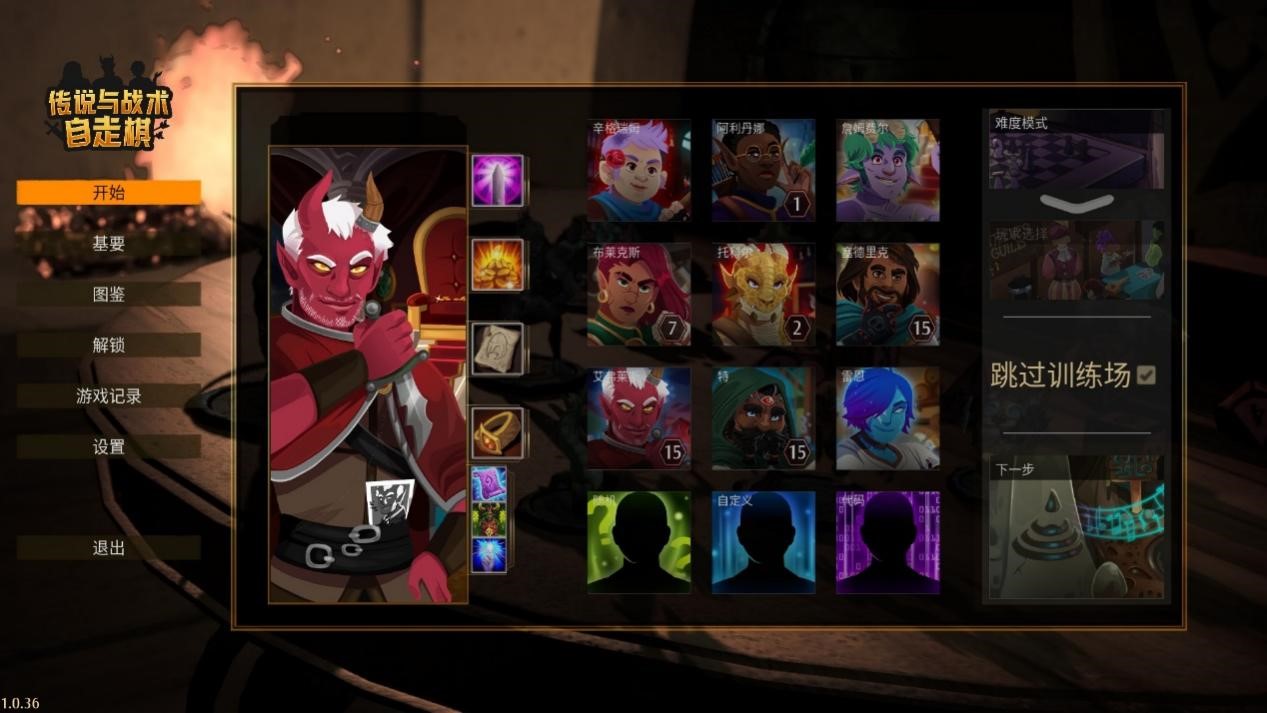Choose the 自定义 (Custom) hero silhouette
This screenshot has width=1267, height=713.
[763, 542]
